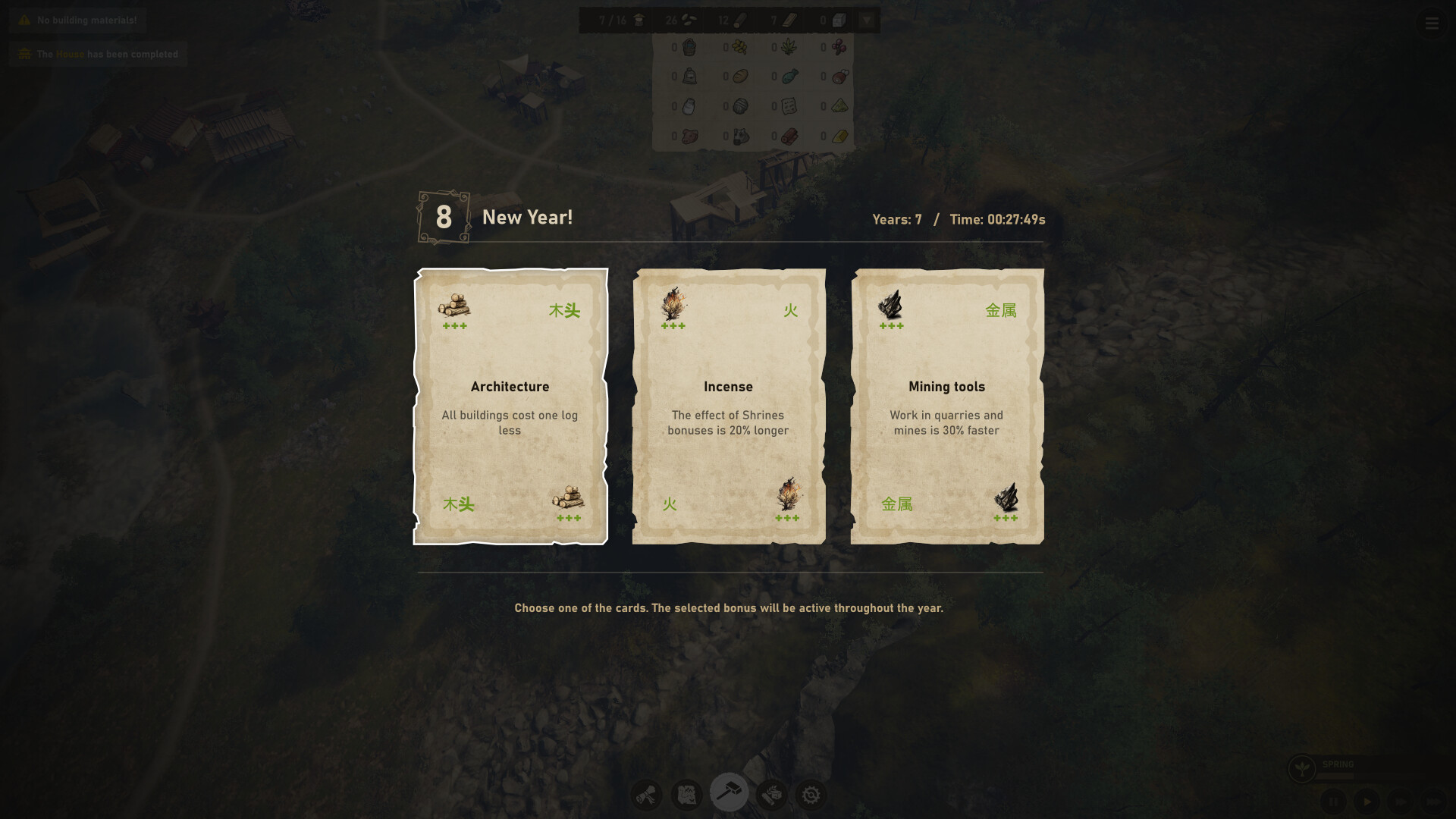Open the House has been completed notification
1456x819 pixels.
pyautogui.click(x=98, y=54)
